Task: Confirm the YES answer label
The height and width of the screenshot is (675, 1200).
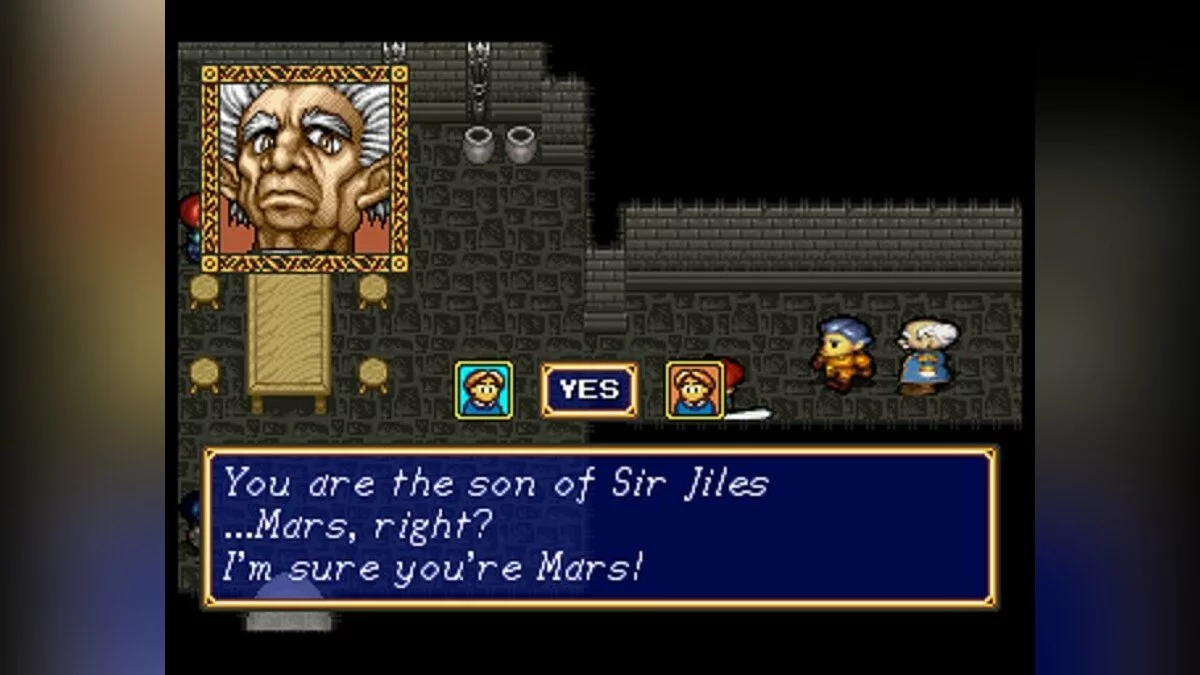Action: click(589, 390)
